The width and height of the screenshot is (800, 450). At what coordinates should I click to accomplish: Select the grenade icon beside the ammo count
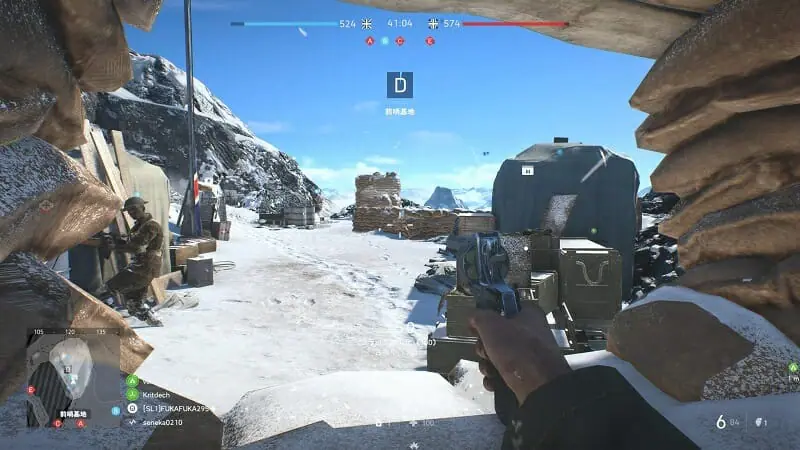coord(759,423)
